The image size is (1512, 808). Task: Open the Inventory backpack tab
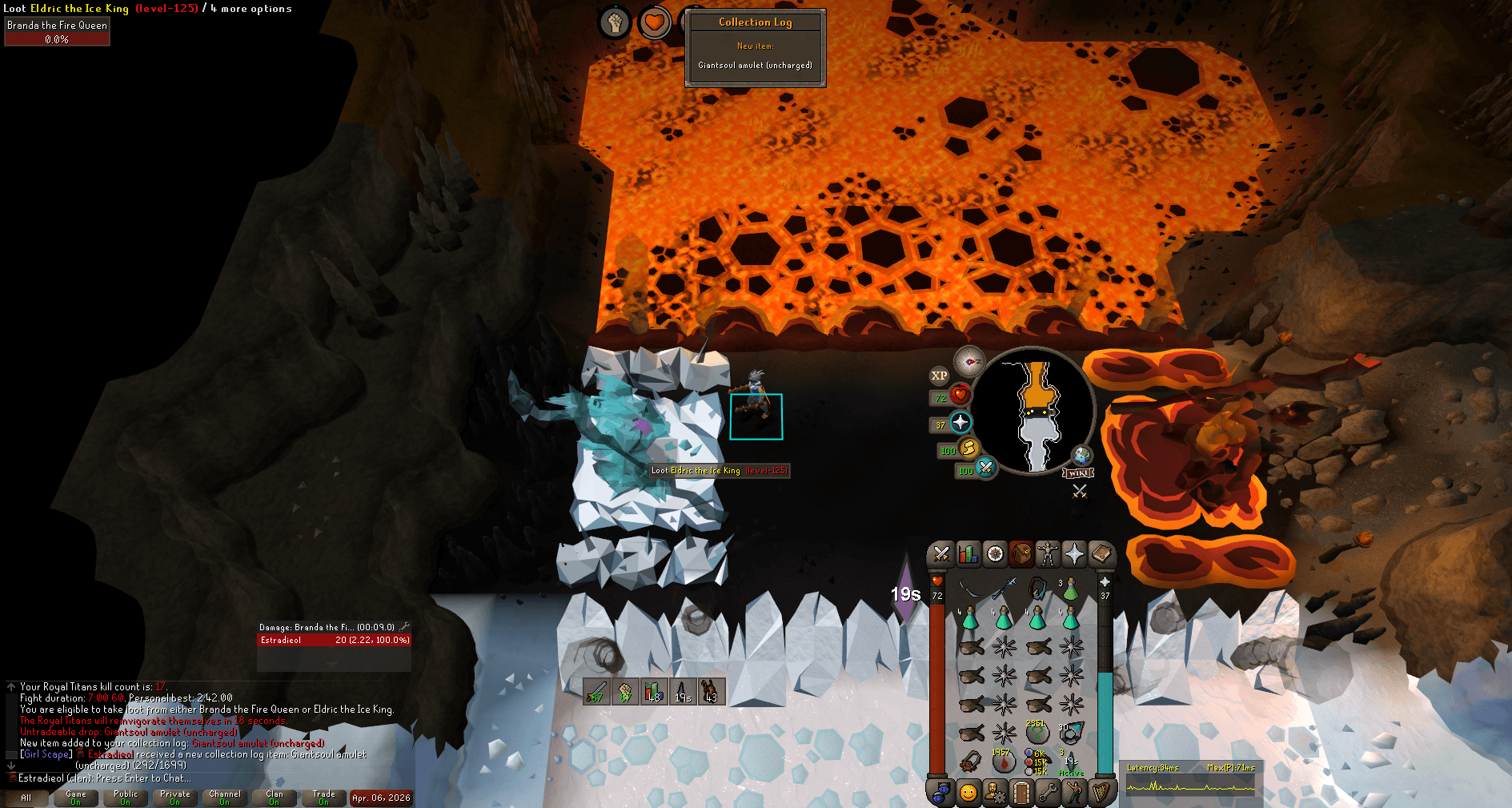(1022, 554)
